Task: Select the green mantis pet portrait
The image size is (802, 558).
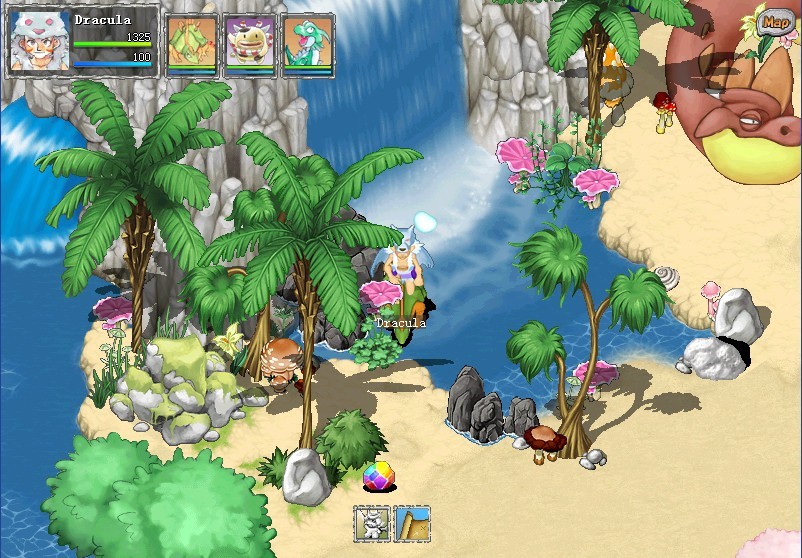Action: click(x=192, y=44)
